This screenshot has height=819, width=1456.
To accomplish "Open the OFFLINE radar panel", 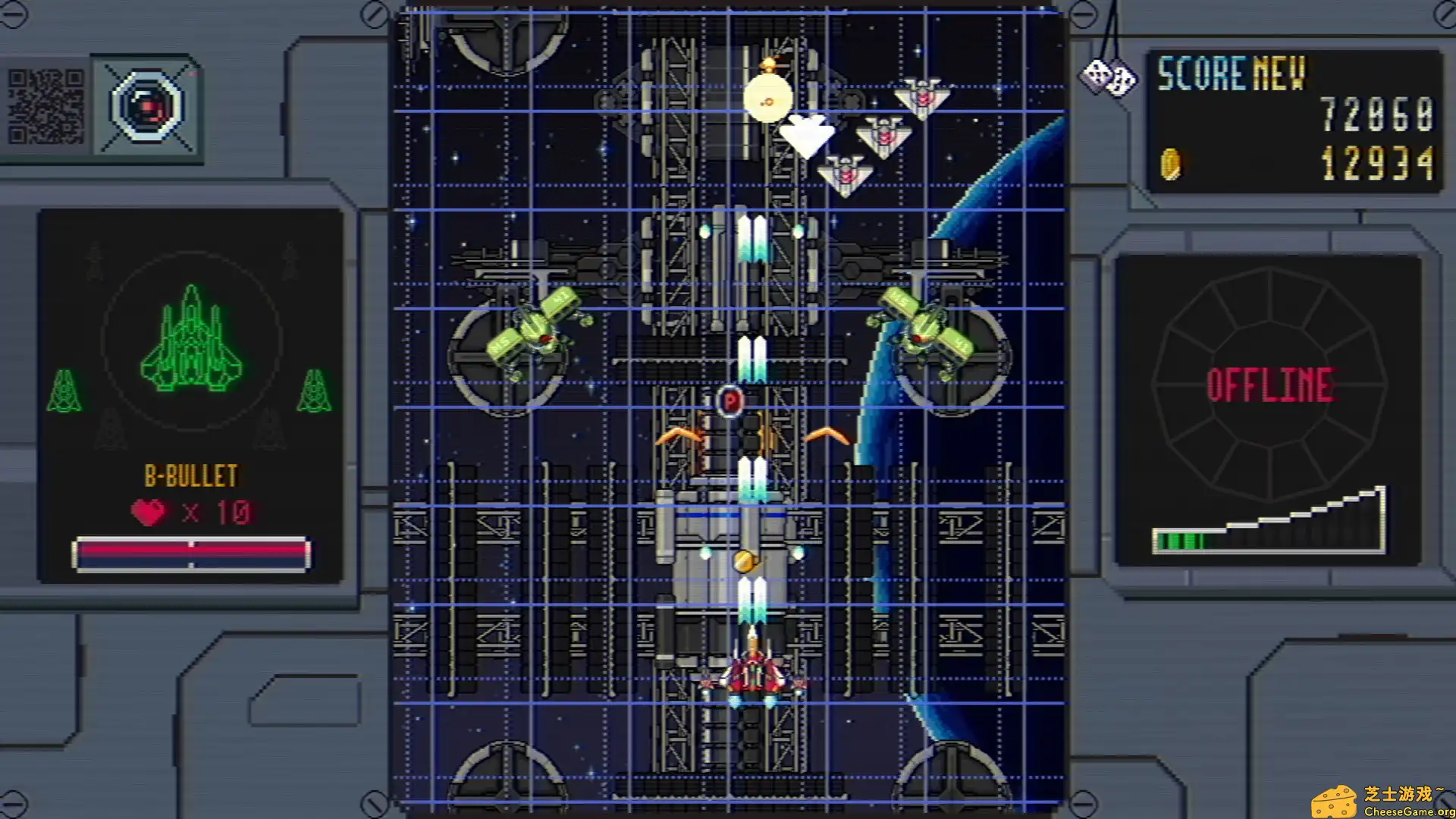I will (1269, 385).
